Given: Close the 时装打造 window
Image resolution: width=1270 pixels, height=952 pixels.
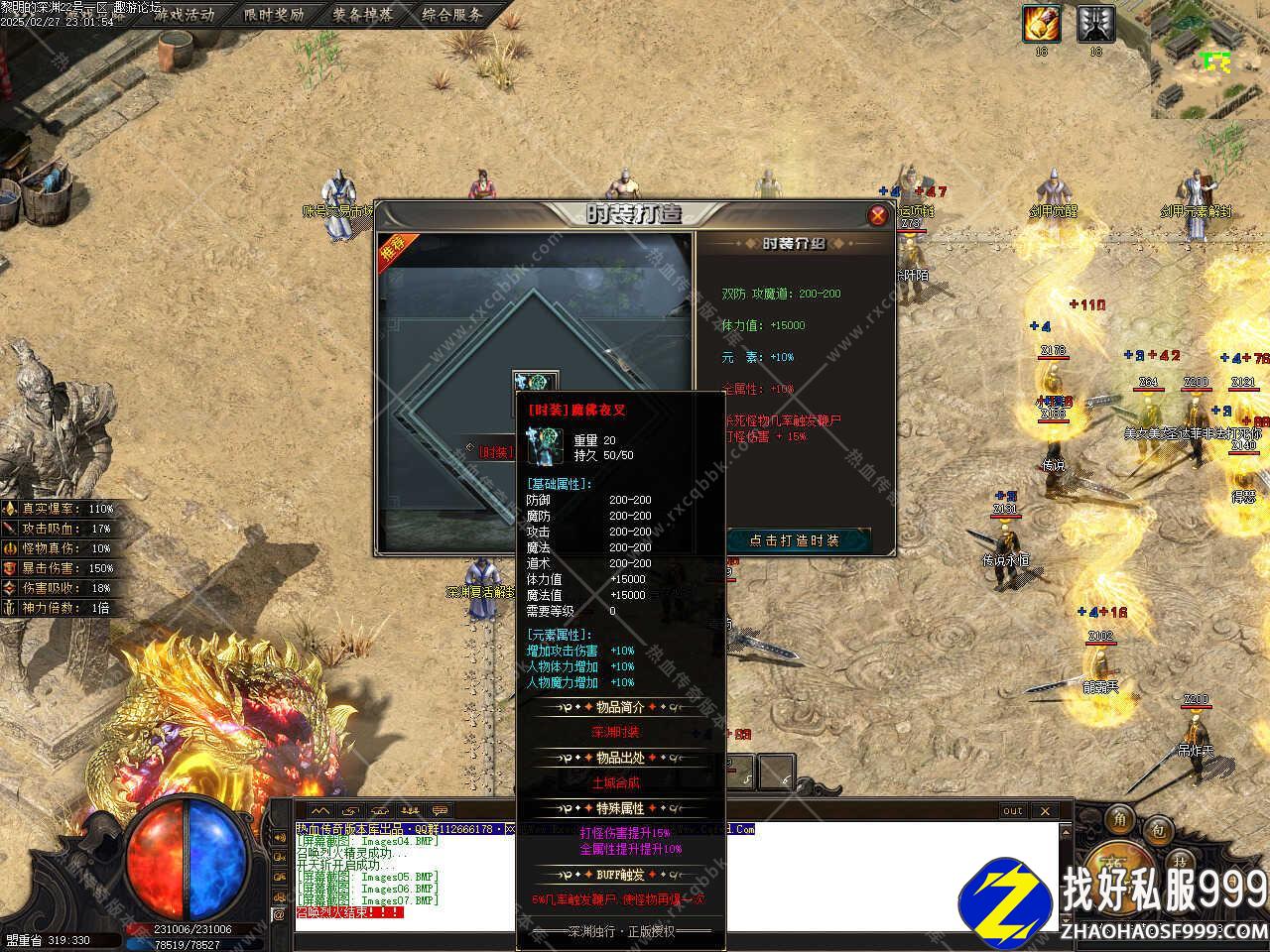Looking at the screenshot, I should pos(877,215).
